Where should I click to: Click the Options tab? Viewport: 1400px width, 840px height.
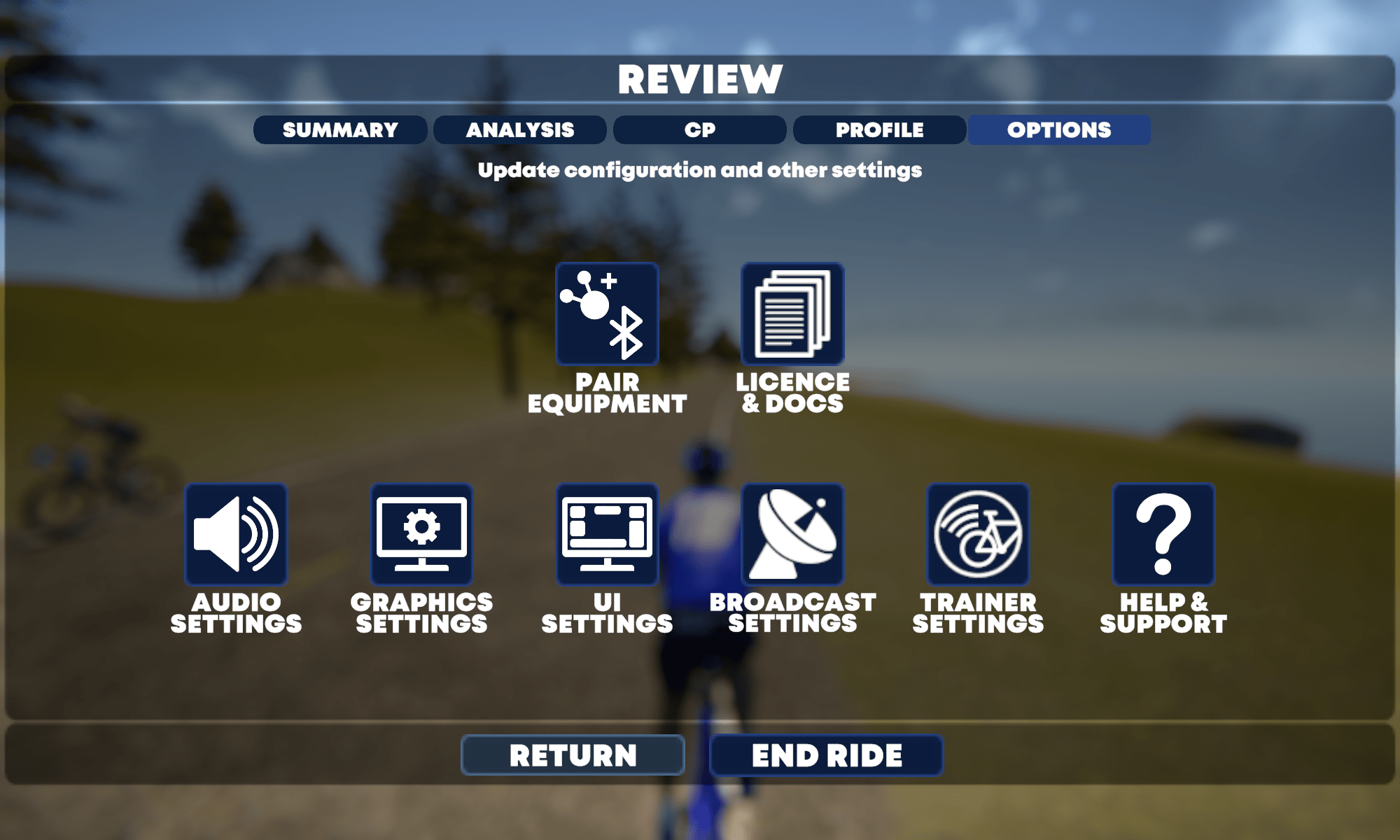pos(1059,130)
